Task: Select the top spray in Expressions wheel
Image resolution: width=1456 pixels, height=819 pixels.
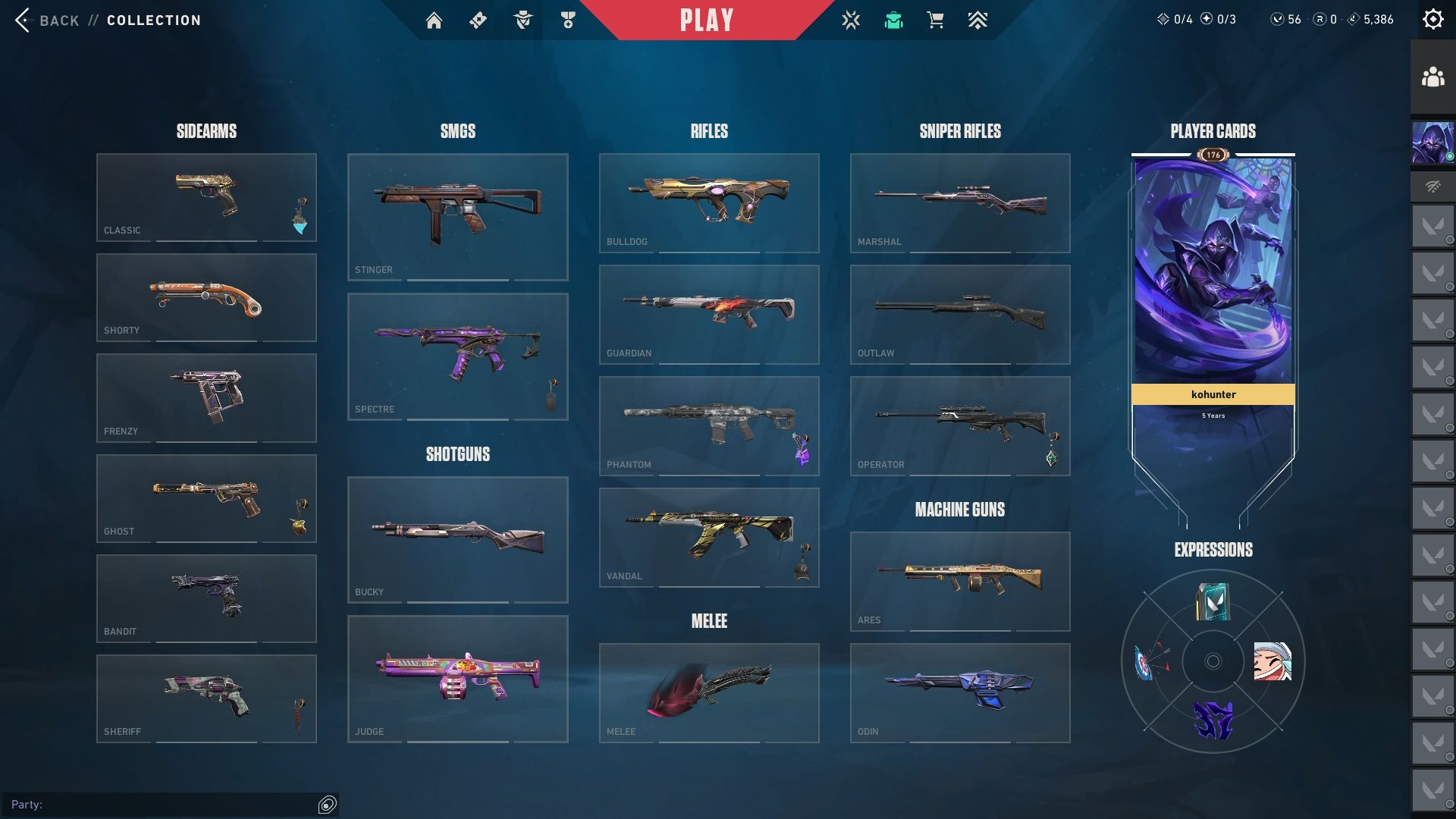Action: tap(1213, 602)
